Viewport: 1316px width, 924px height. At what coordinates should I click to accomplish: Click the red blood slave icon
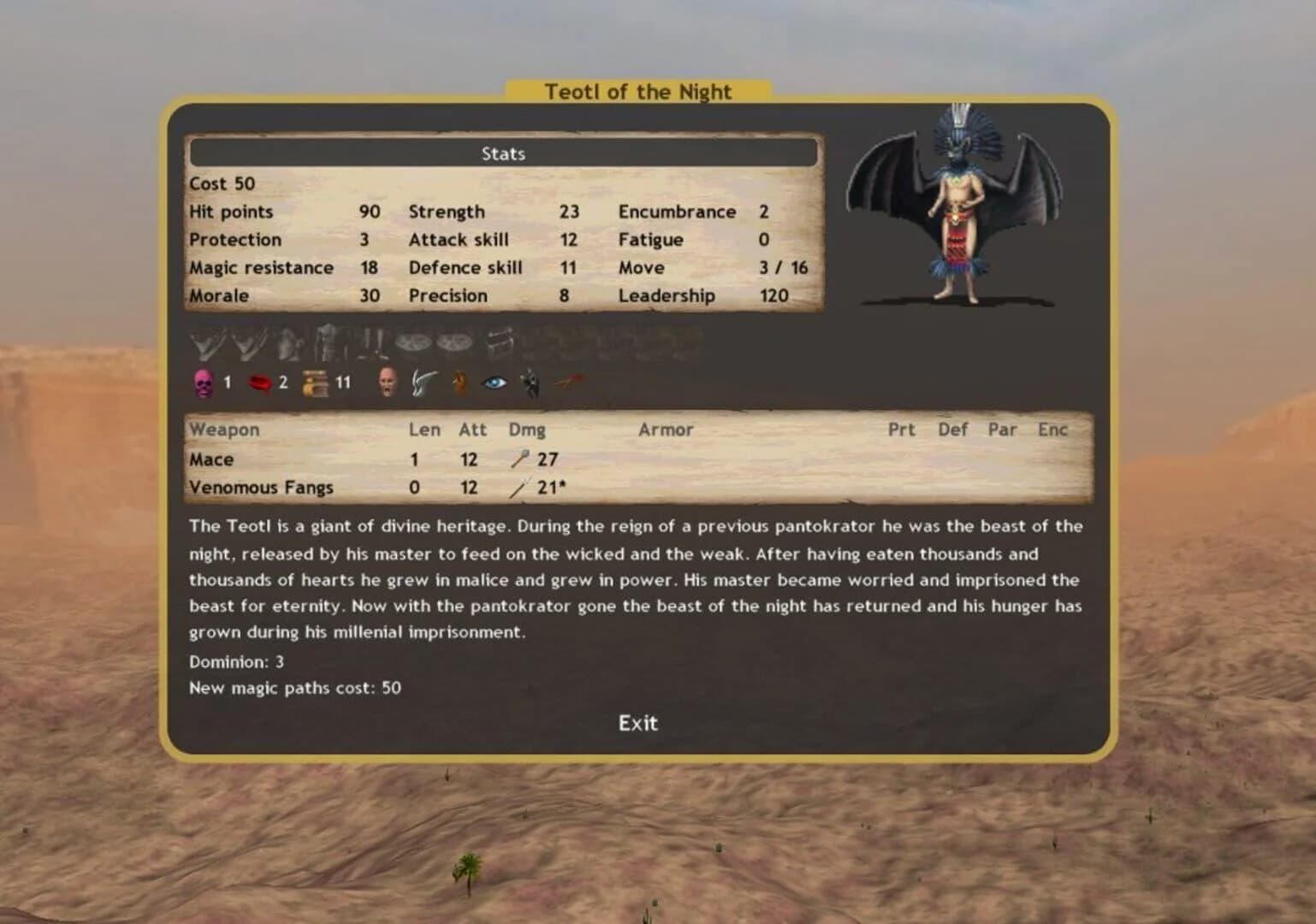pos(258,382)
